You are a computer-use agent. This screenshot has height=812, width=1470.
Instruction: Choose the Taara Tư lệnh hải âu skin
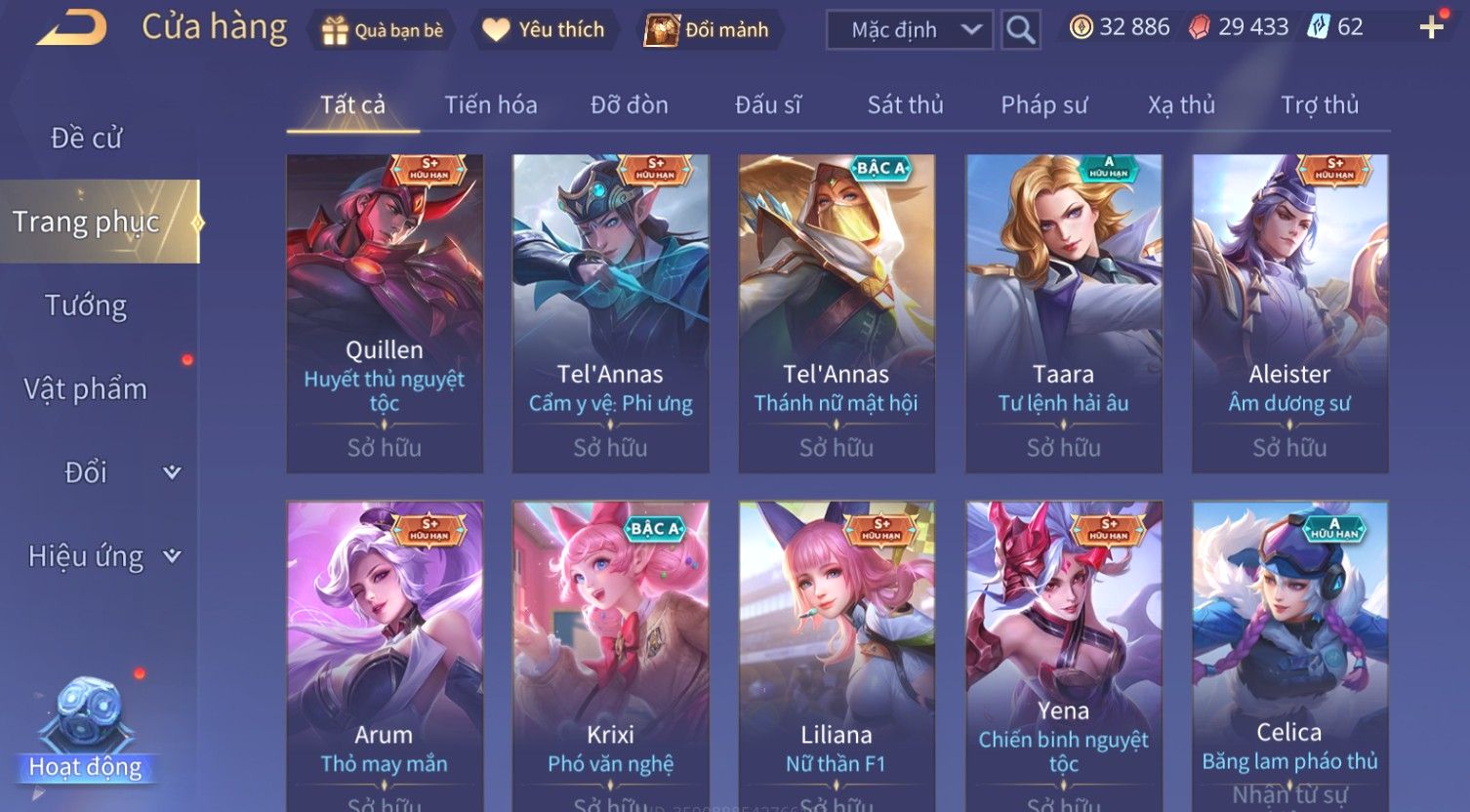pos(1063,313)
